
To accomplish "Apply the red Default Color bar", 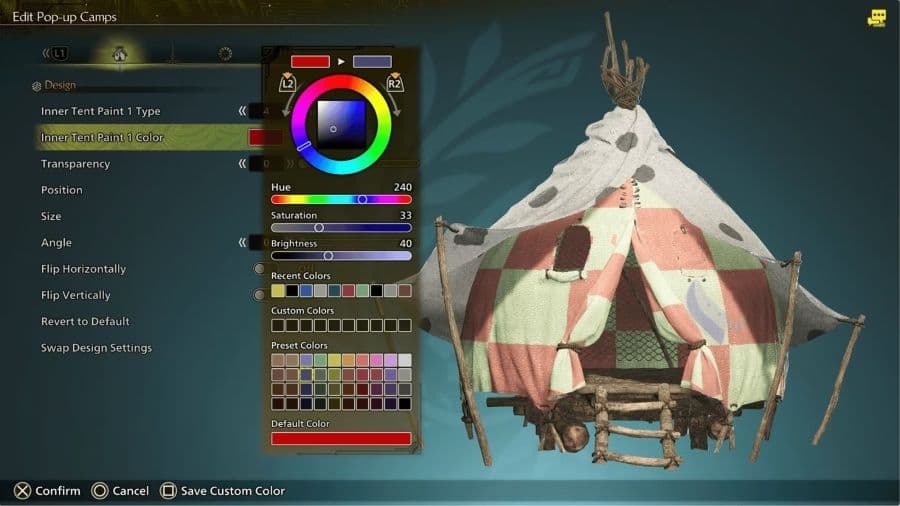I will pos(341,438).
